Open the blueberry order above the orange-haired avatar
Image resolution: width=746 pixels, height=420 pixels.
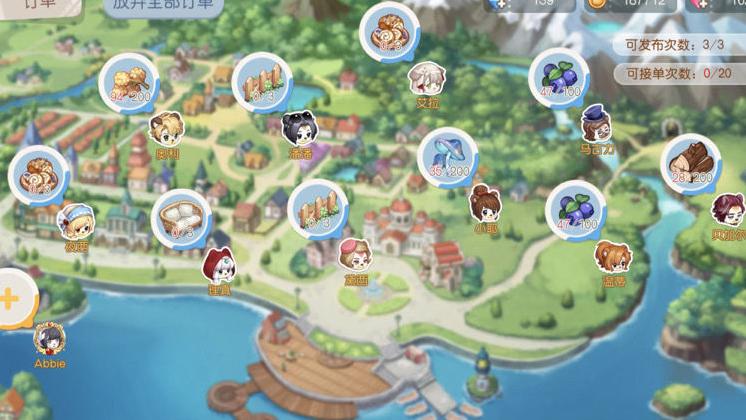coord(576,209)
